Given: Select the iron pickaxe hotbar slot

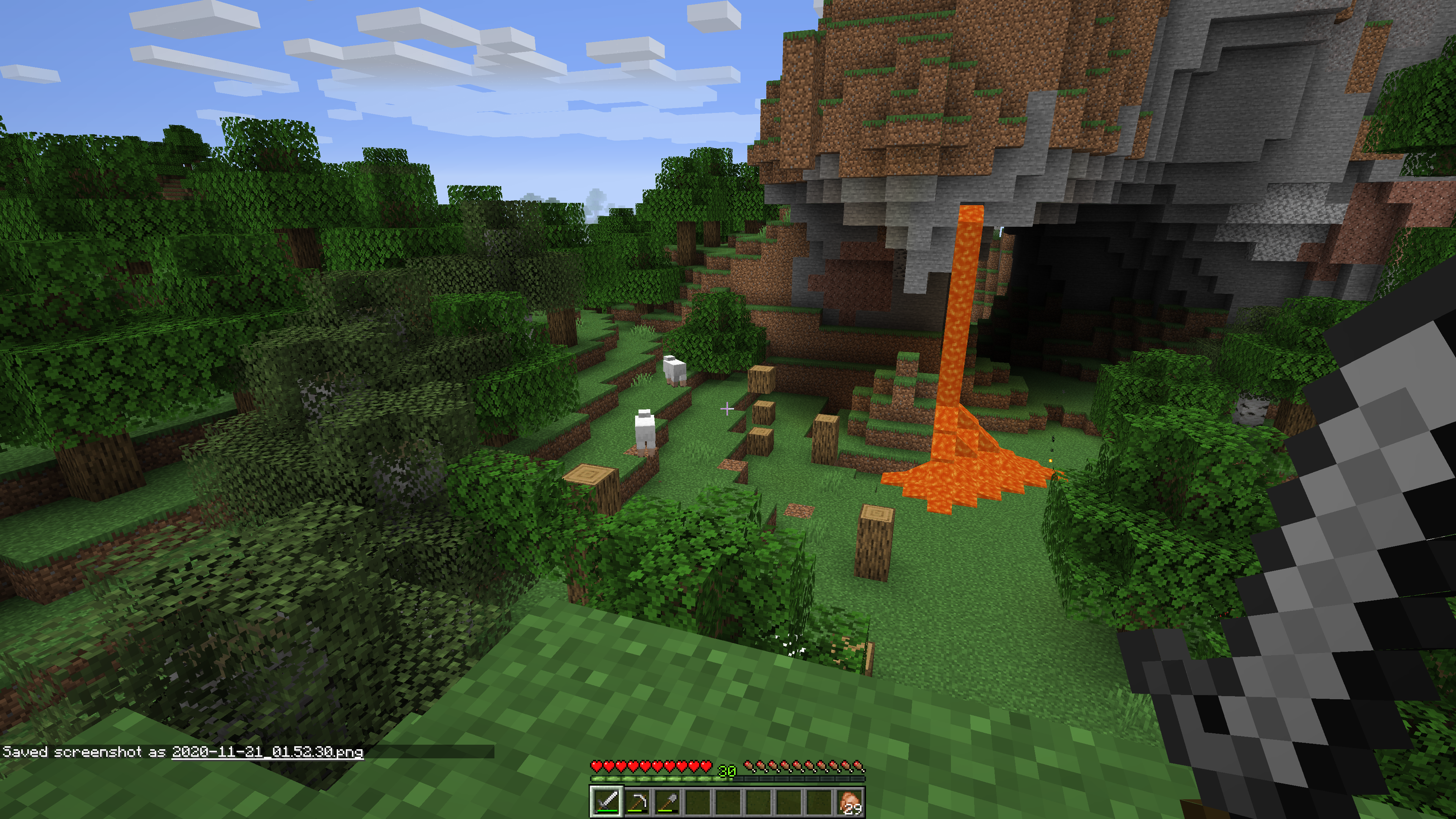Looking at the screenshot, I should pyautogui.click(x=637, y=802).
